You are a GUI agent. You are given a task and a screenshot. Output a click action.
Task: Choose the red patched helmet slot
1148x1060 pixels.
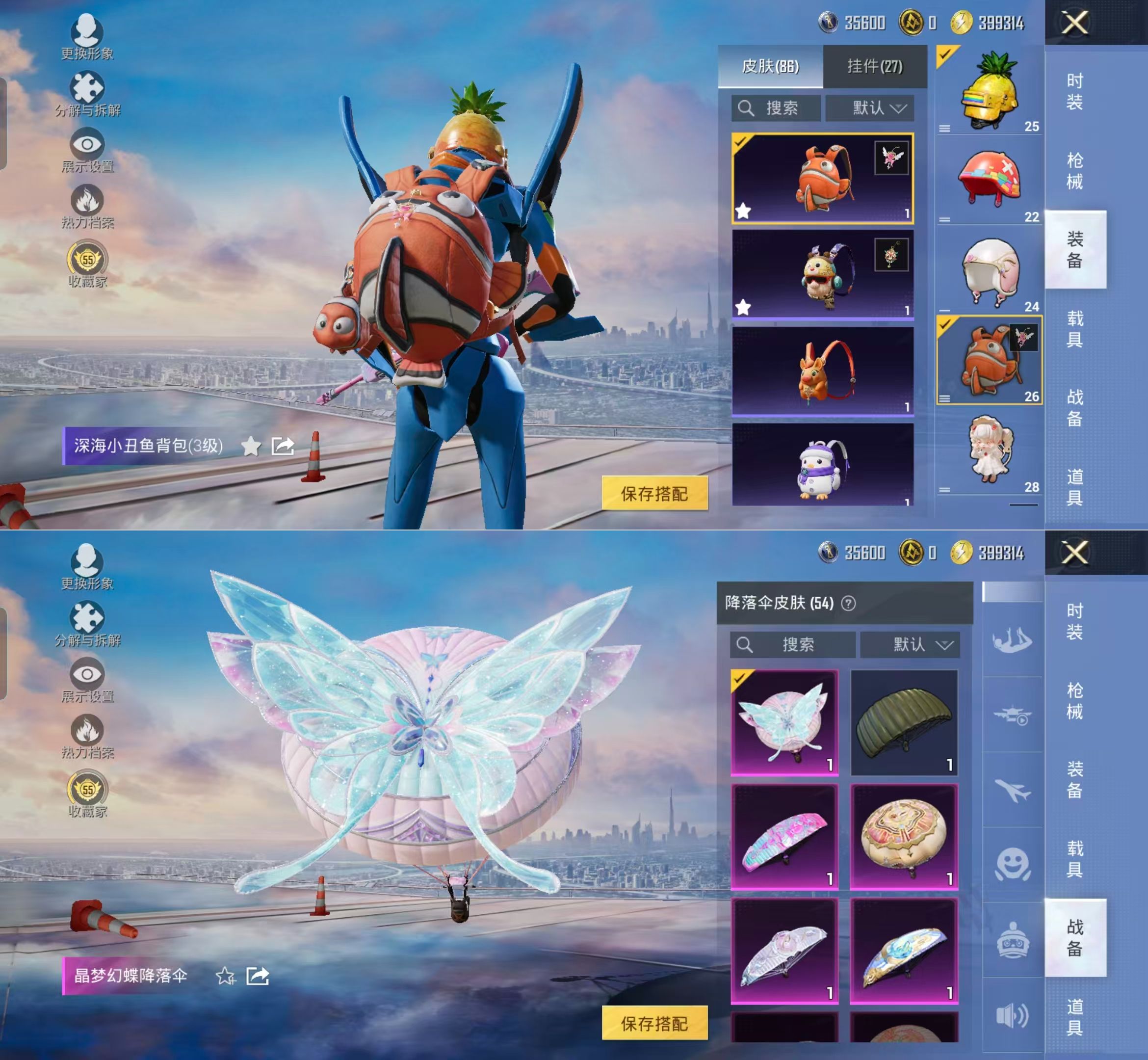click(989, 180)
